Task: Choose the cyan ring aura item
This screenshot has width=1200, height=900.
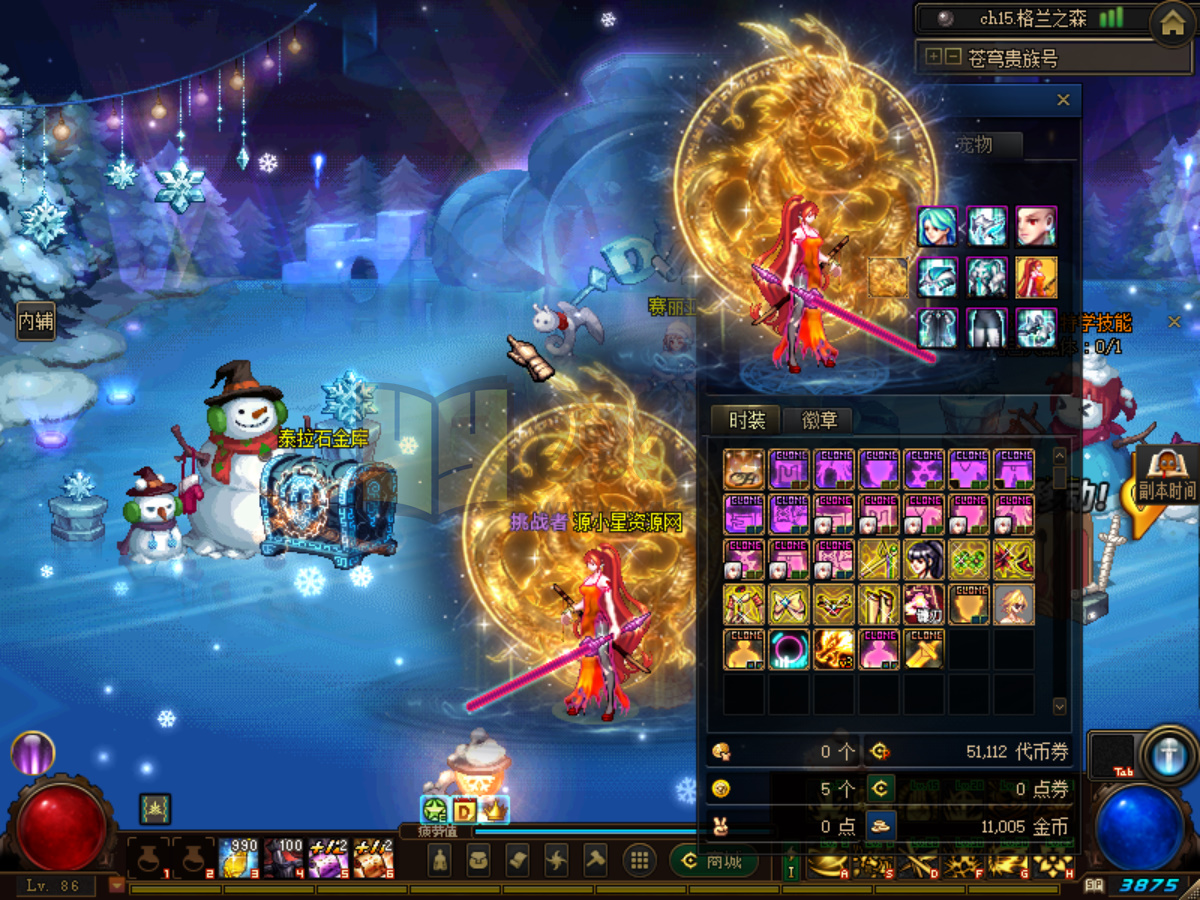Action: [789, 649]
